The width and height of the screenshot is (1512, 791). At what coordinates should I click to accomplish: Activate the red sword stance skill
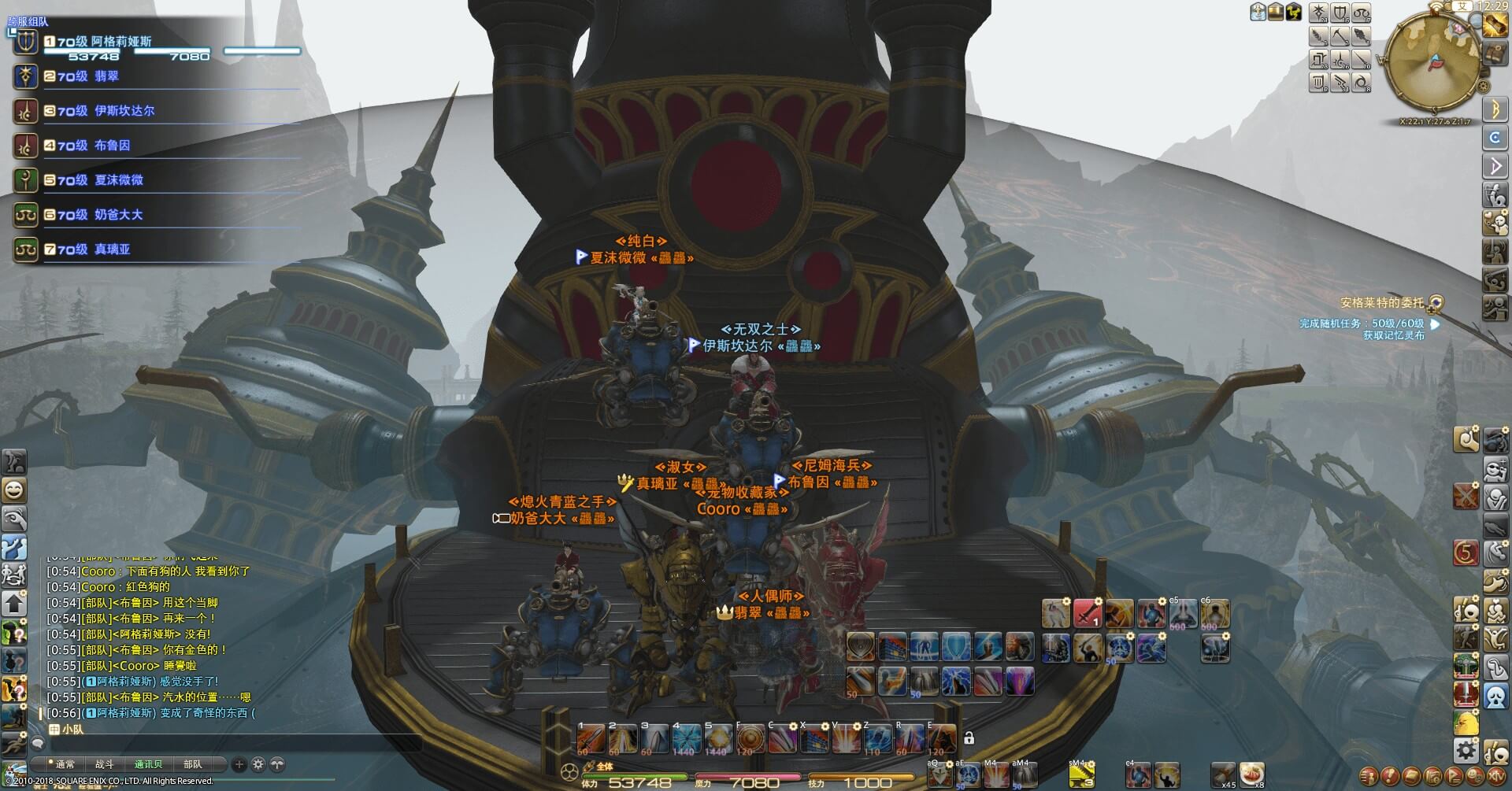click(1088, 613)
